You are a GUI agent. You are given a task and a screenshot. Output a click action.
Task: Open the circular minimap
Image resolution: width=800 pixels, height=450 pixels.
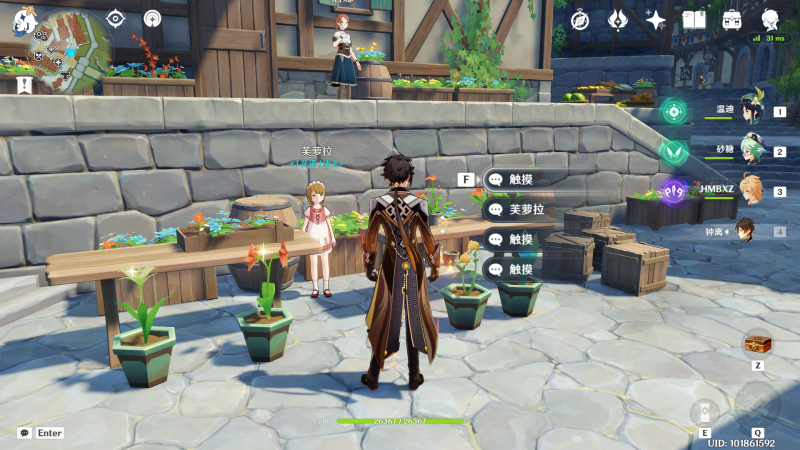click(x=68, y=48)
